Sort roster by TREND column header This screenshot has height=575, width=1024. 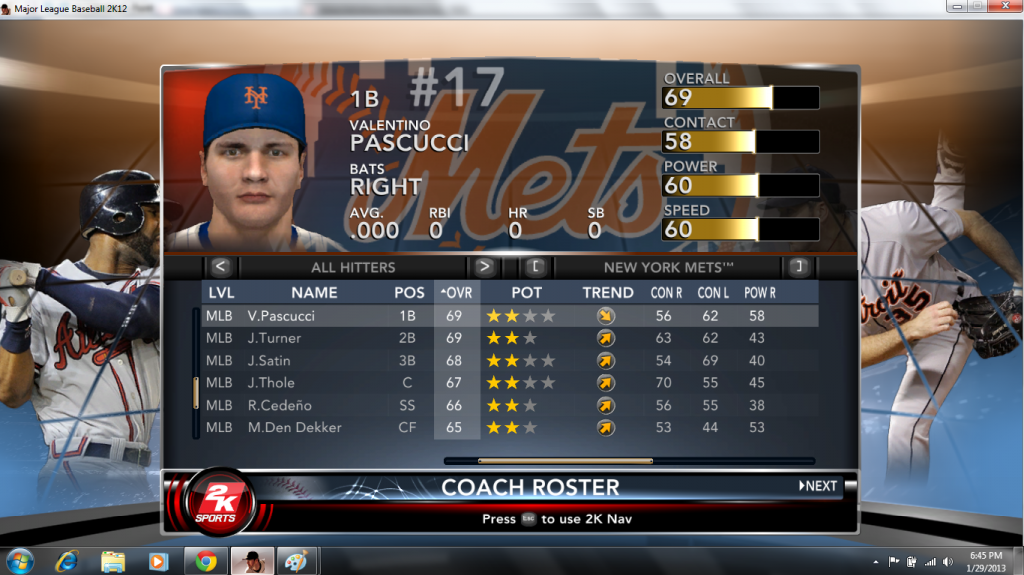[x=608, y=293]
